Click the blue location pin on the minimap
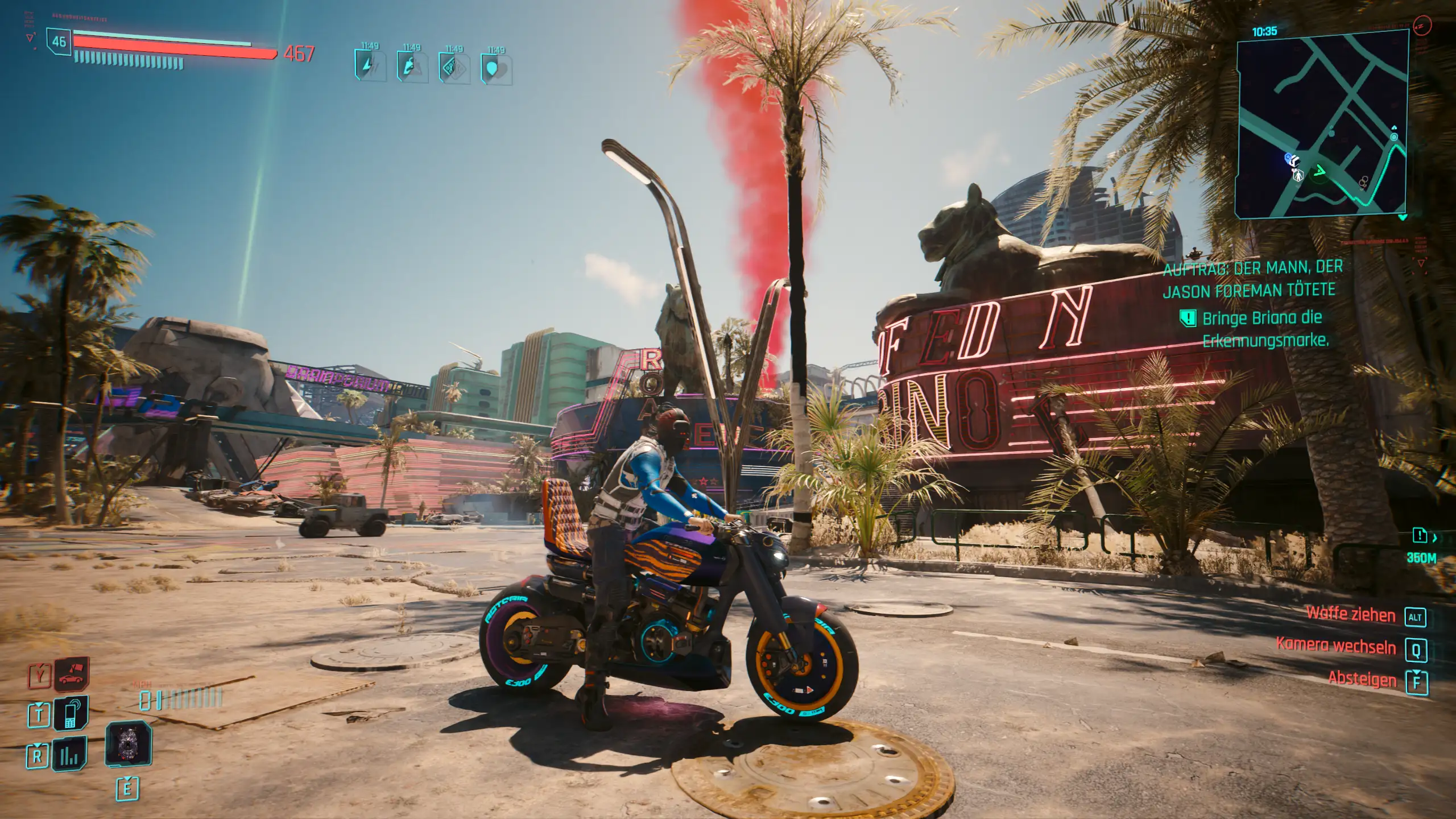This screenshot has width=1456, height=819. point(1289,158)
